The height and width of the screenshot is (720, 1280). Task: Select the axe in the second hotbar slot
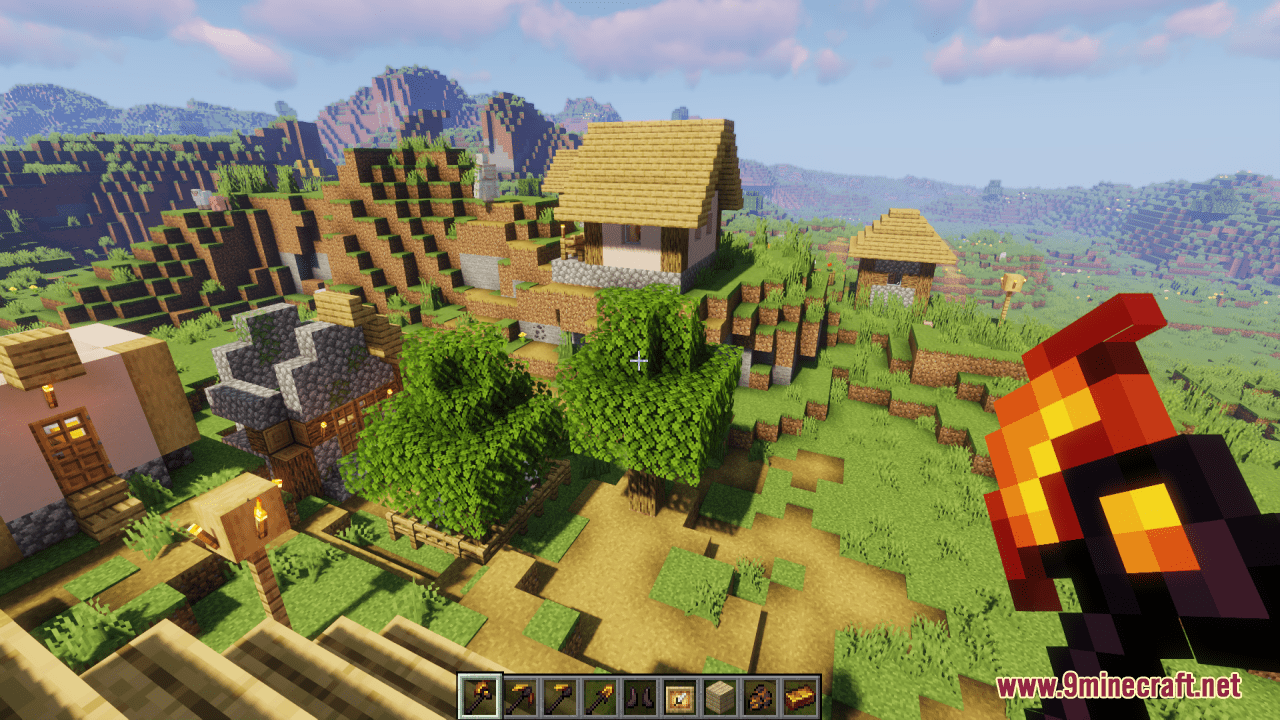(x=520, y=694)
